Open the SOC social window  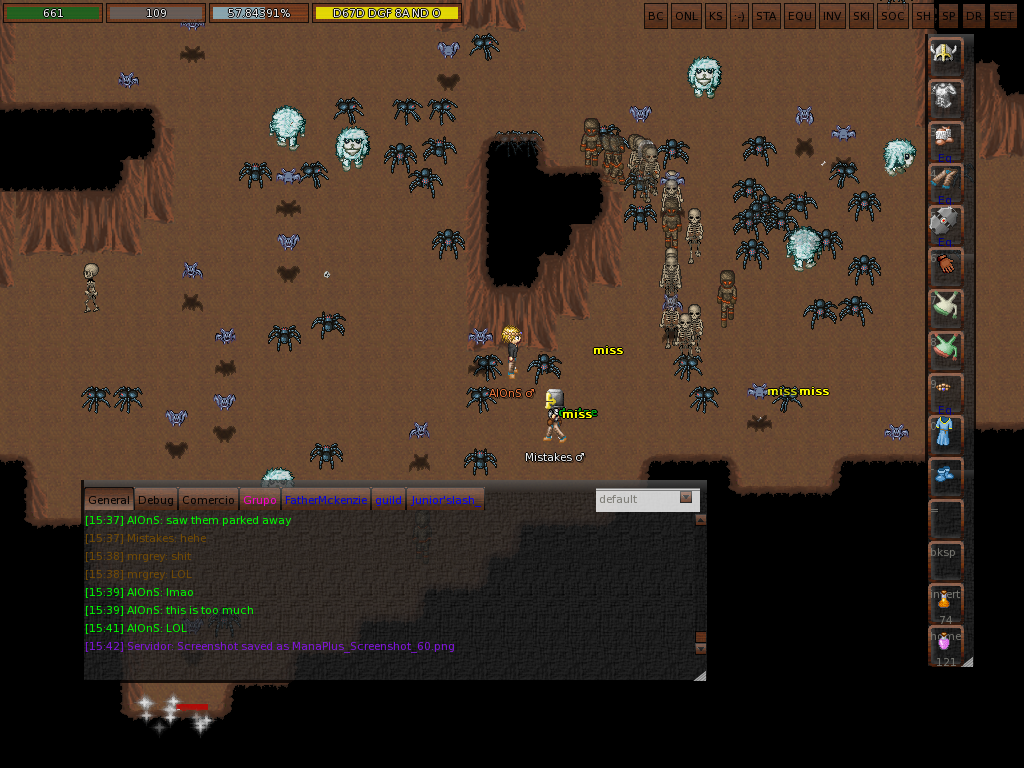(893, 16)
